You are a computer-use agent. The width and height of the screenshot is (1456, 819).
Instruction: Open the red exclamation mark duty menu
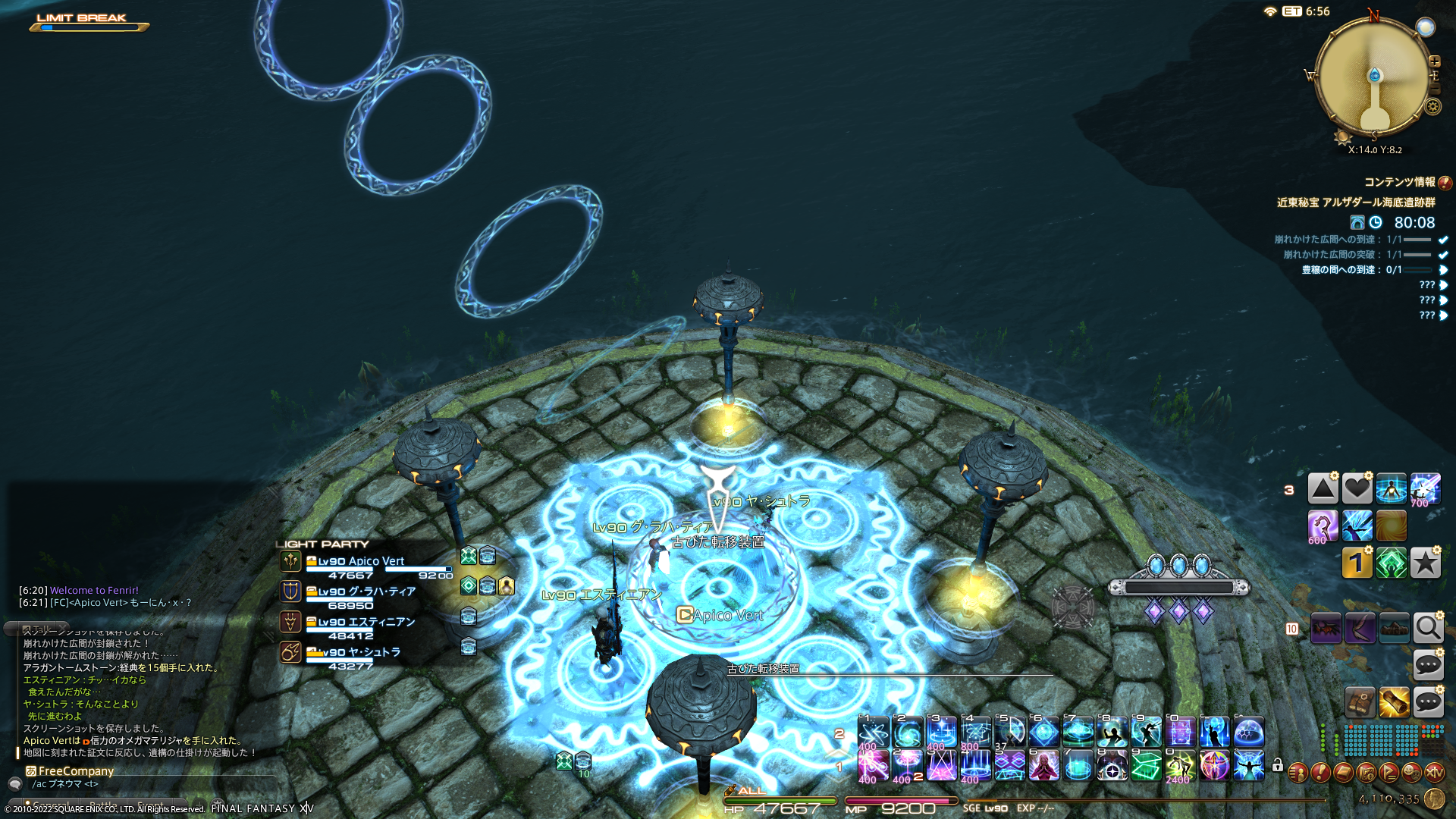coord(1320,773)
